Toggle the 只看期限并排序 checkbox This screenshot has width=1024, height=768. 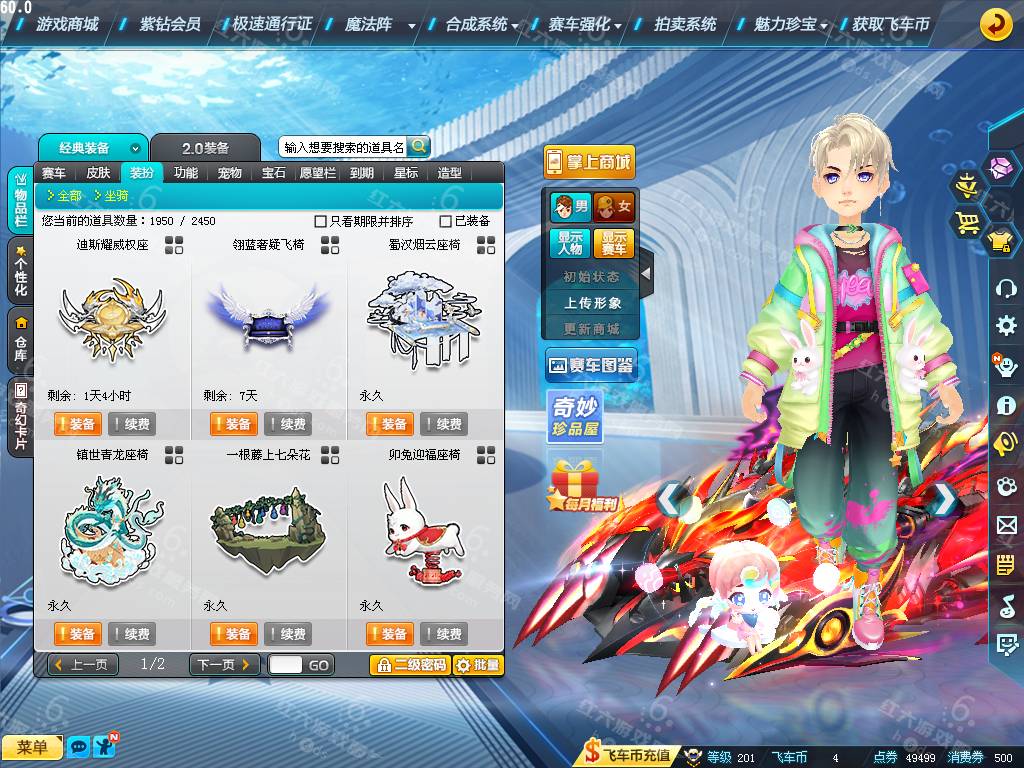(x=321, y=221)
